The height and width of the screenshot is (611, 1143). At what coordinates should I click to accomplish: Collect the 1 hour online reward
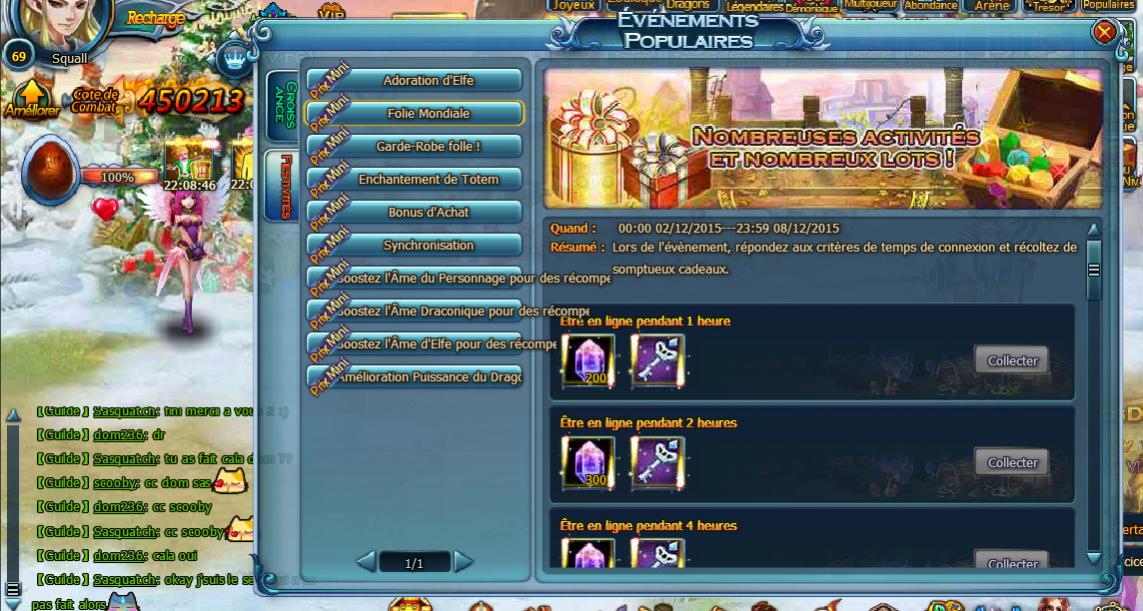(1012, 361)
